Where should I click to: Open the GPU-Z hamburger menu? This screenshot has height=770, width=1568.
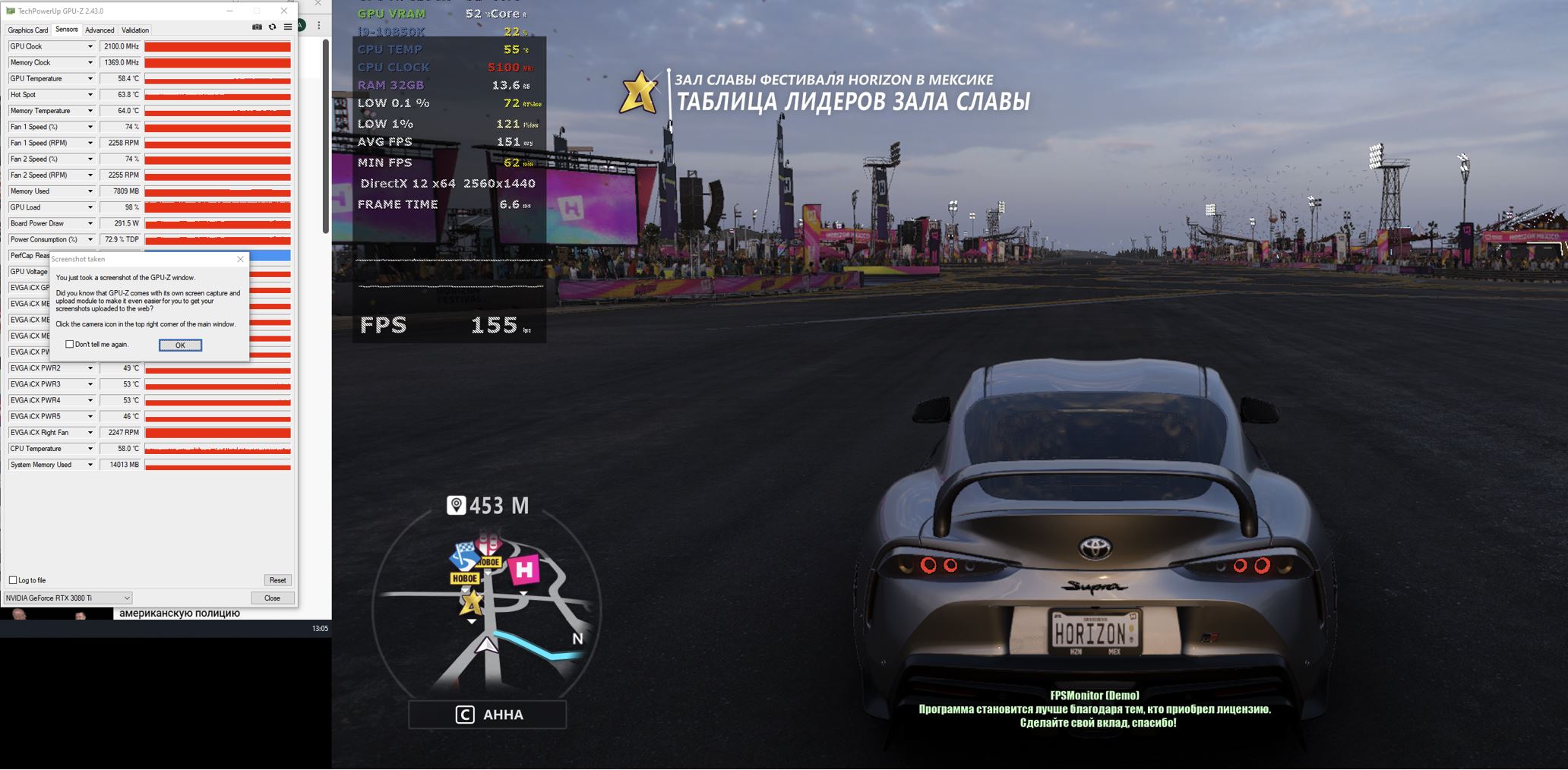pyautogui.click(x=288, y=27)
